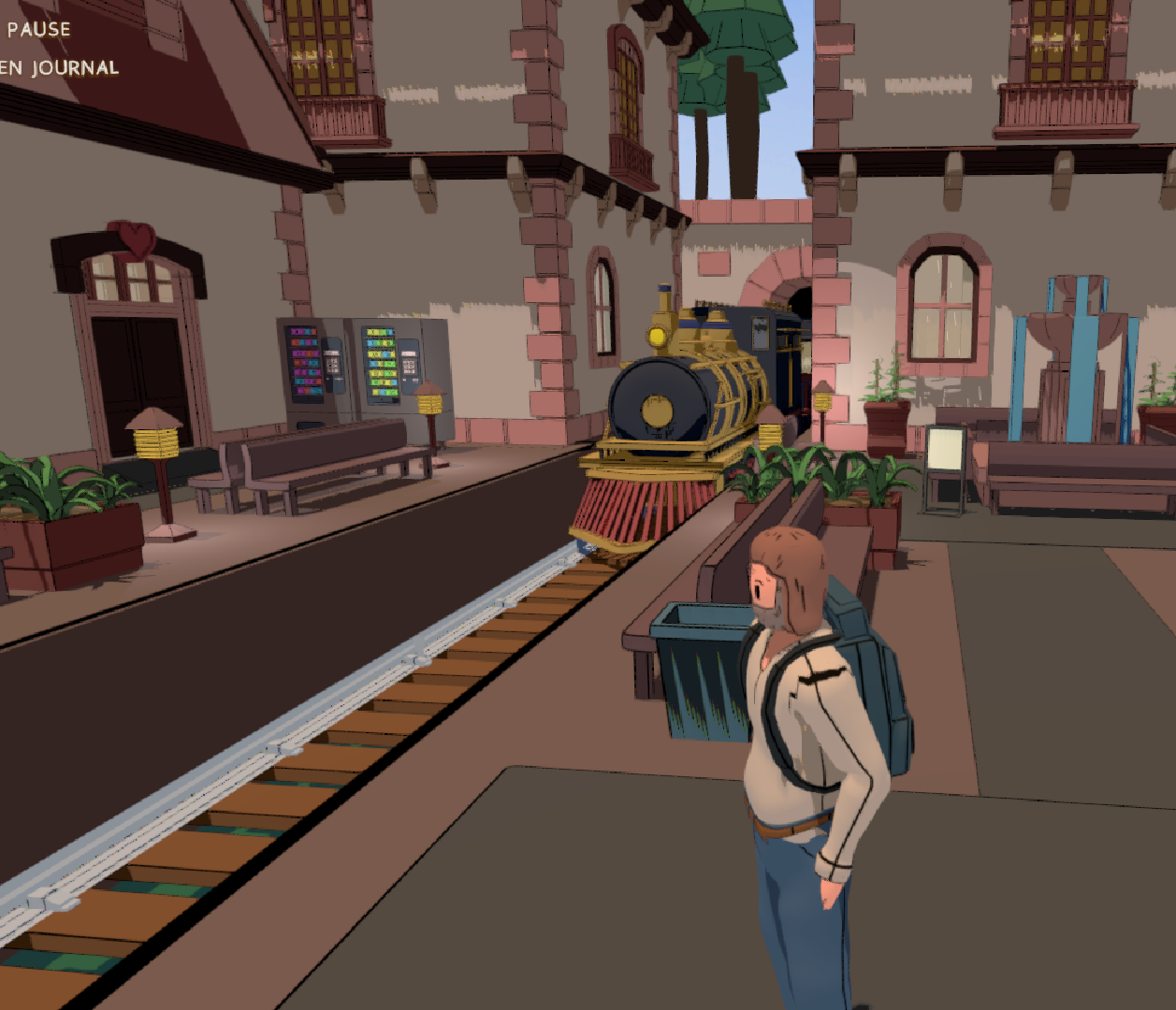The height and width of the screenshot is (1010, 1176).
Task: Open the journal
Action: [x=60, y=68]
